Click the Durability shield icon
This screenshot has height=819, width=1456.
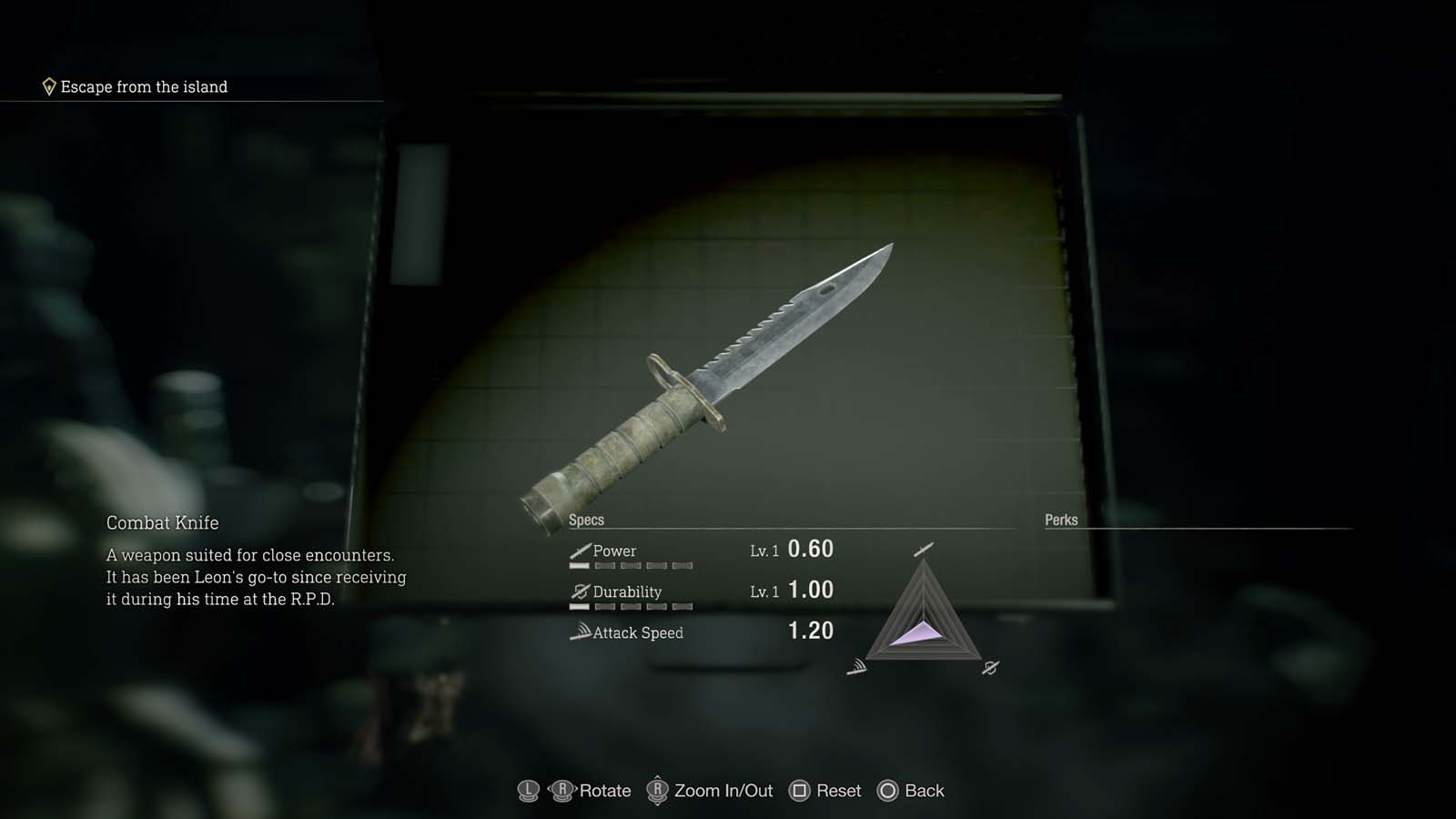580,591
